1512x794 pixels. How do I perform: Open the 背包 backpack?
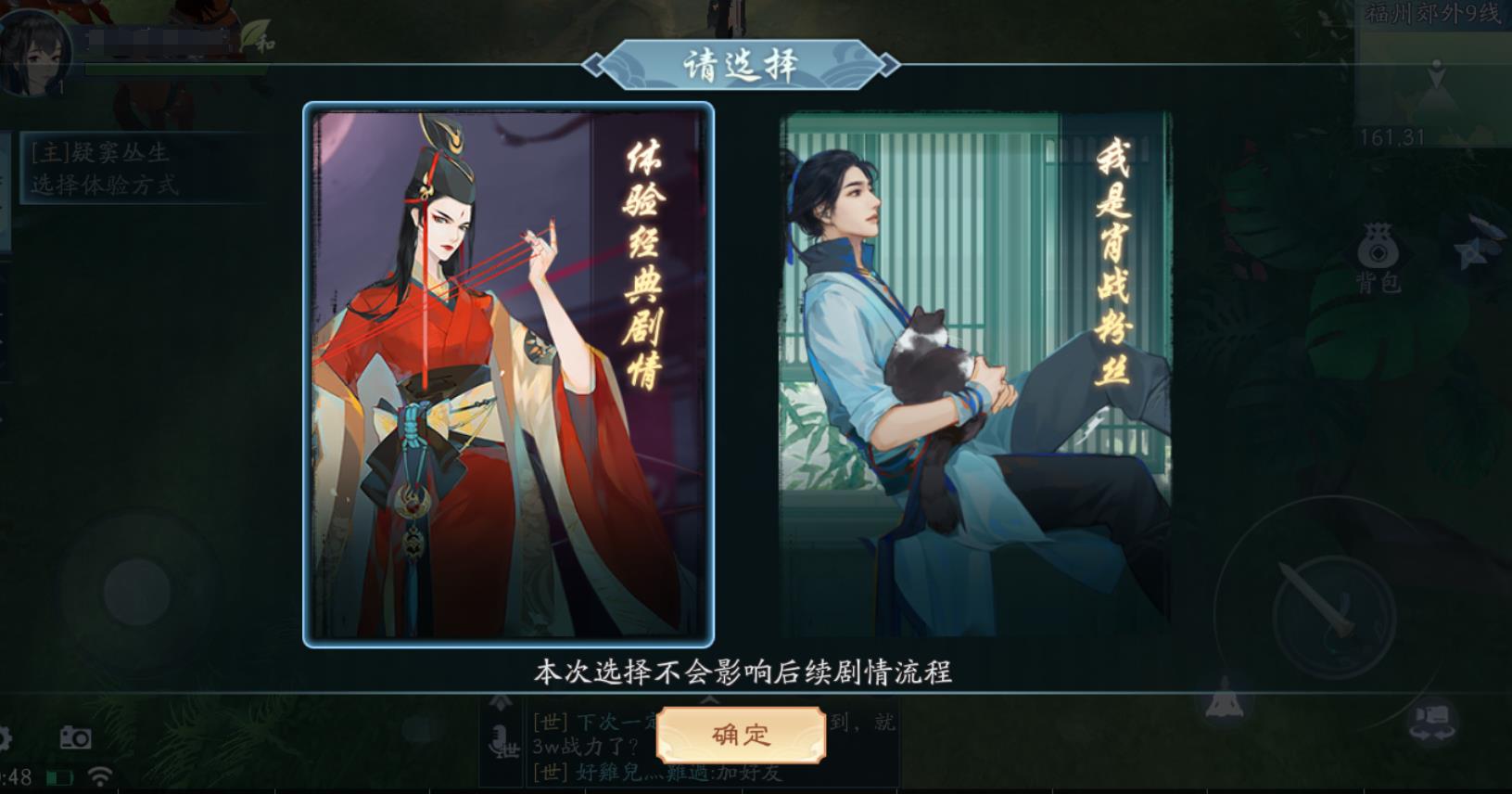pos(1378,250)
